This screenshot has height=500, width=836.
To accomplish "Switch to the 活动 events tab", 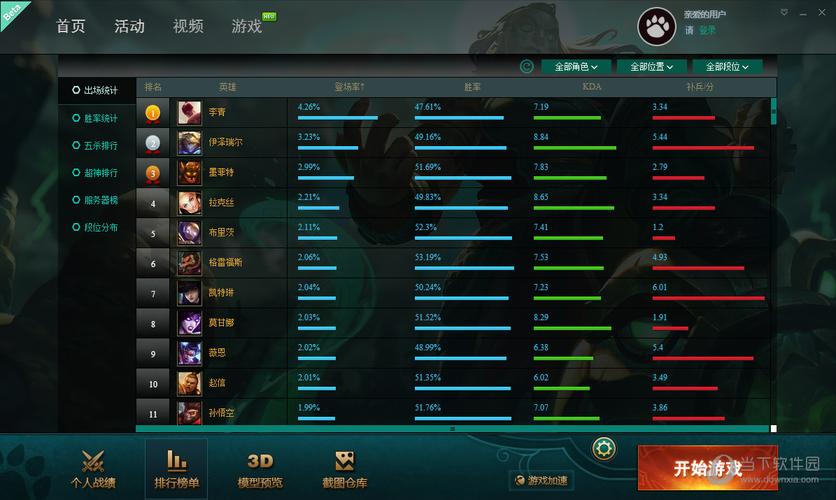I will point(129,26).
